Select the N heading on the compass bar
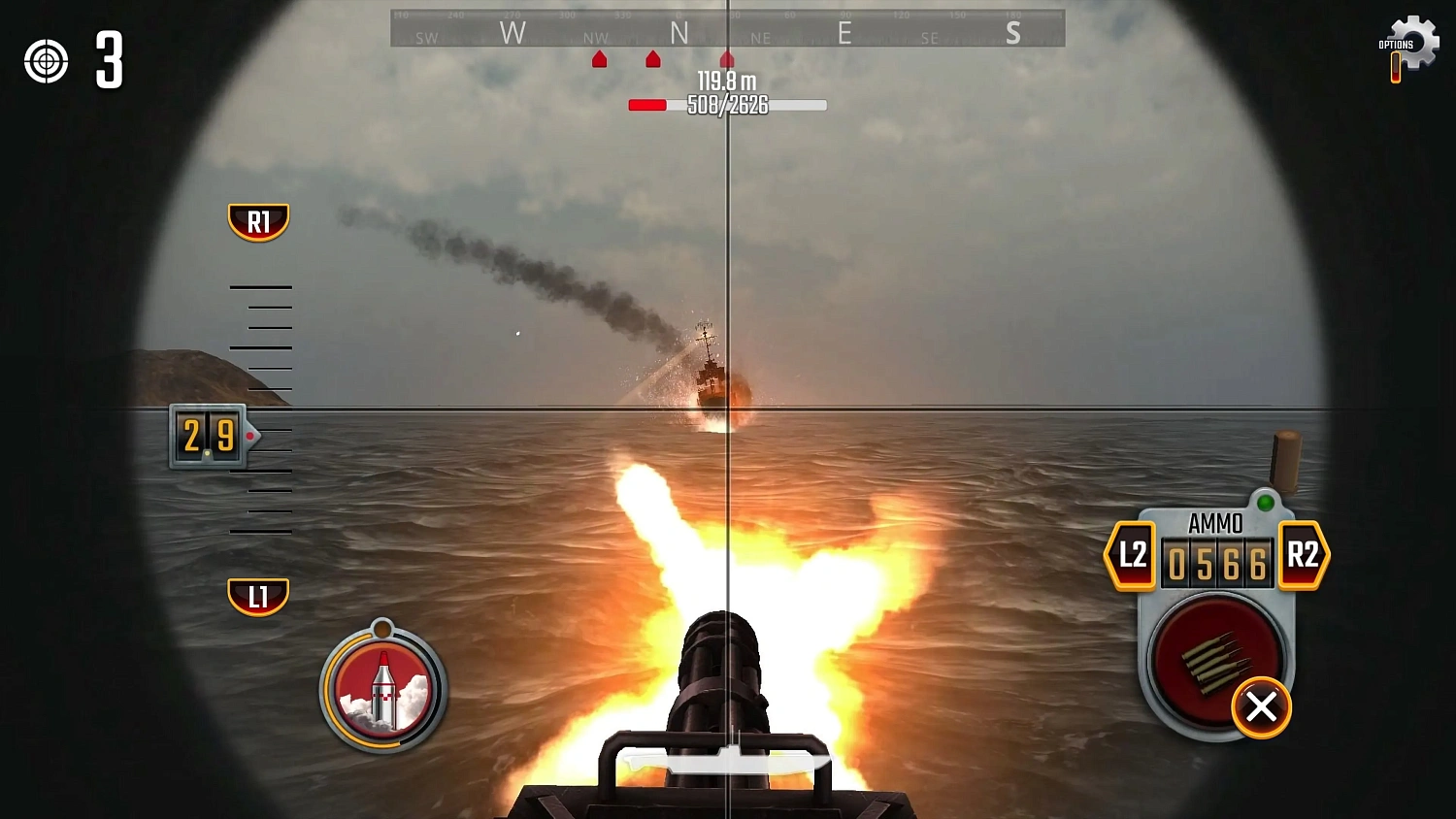The width and height of the screenshot is (1456, 819). point(679,33)
